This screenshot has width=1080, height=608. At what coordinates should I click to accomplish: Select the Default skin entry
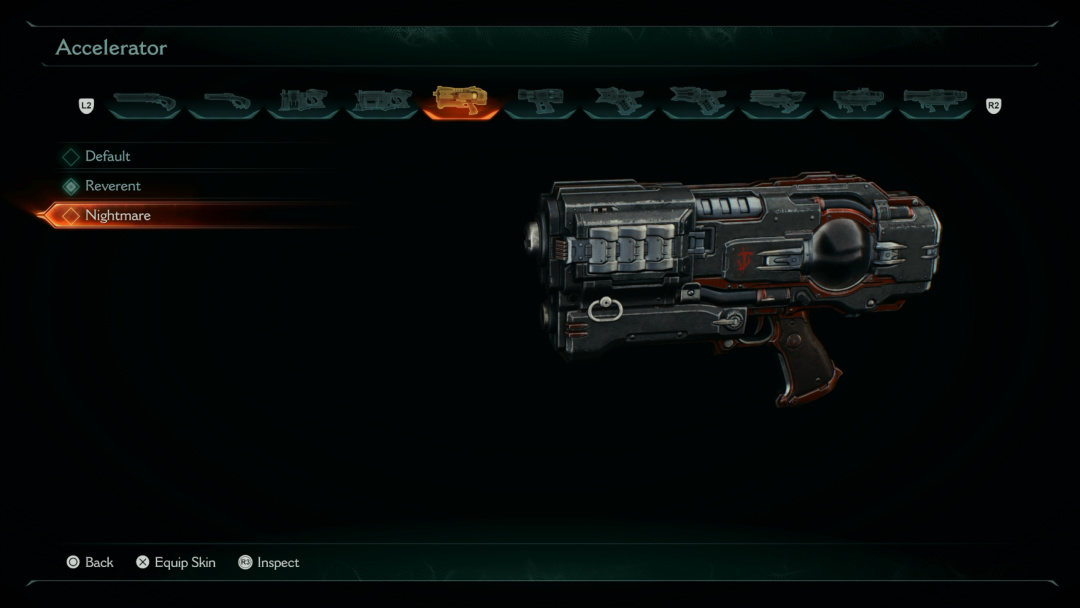pos(108,156)
